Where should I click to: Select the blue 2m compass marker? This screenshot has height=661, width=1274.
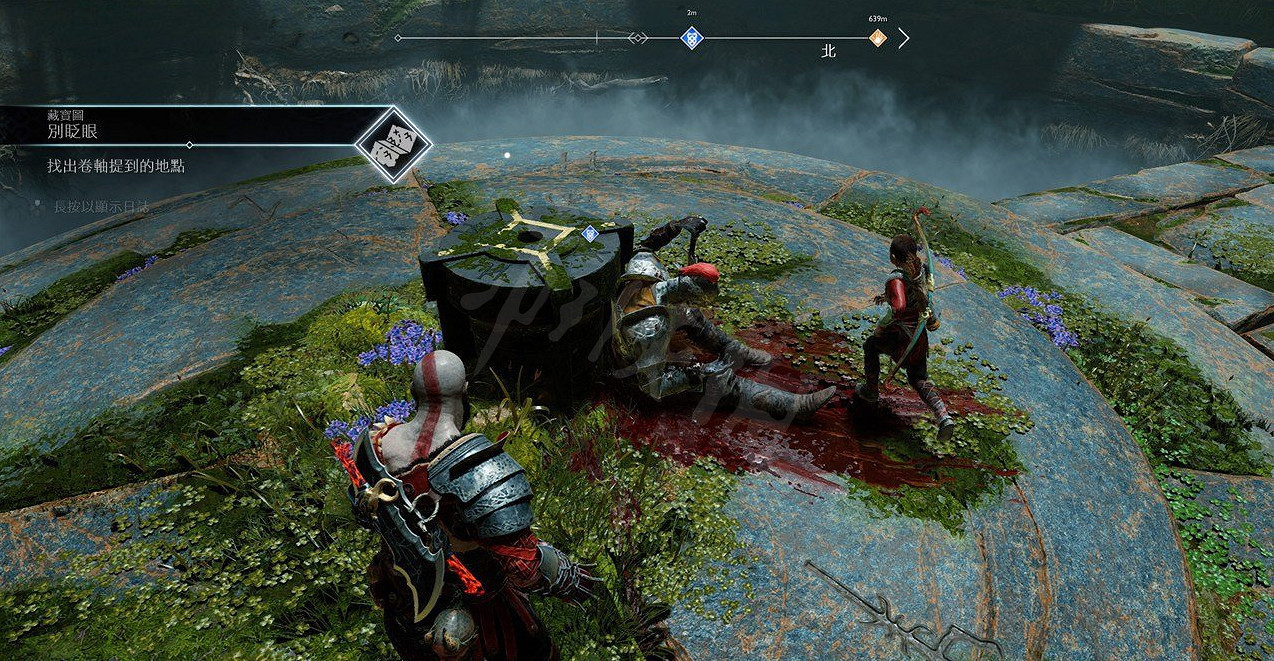tap(691, 38)
